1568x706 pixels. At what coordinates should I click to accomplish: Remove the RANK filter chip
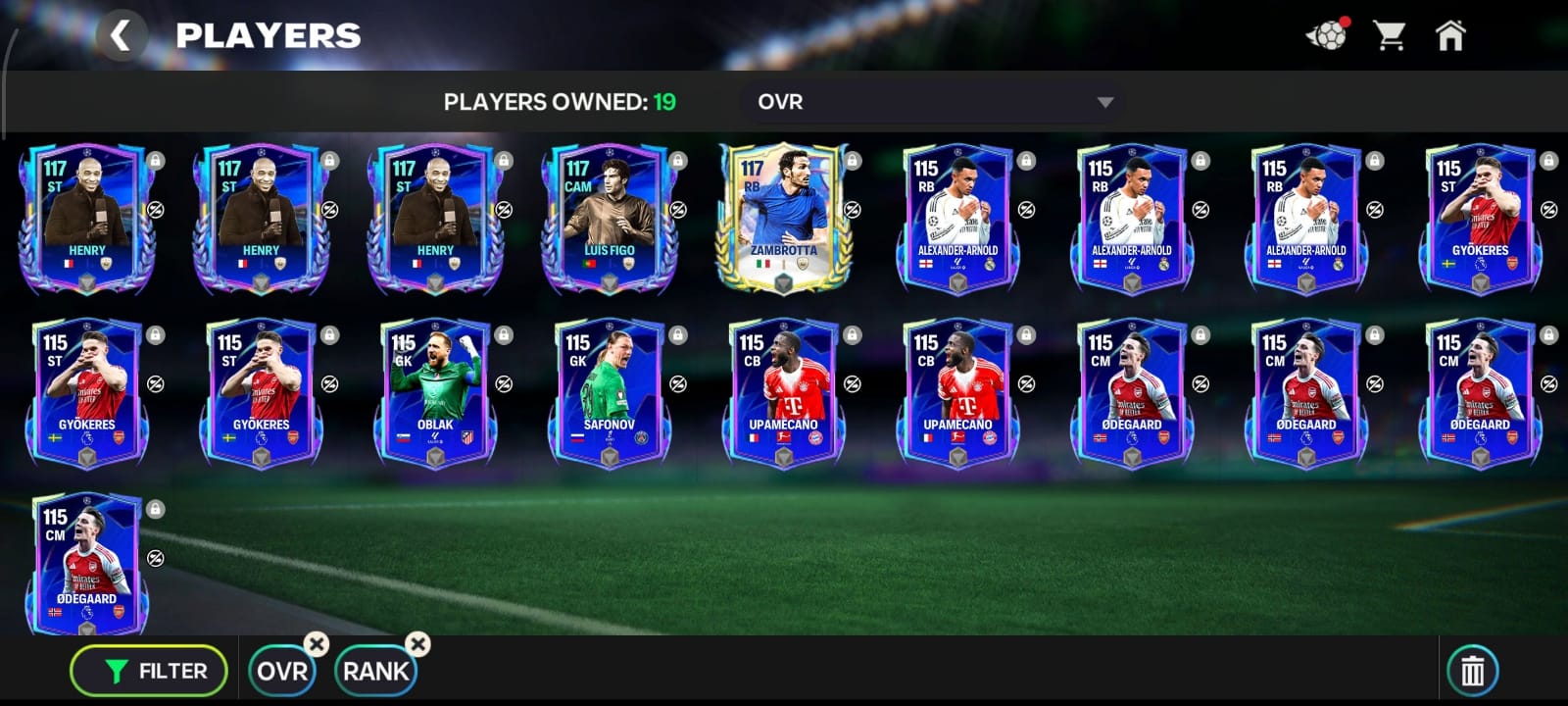[x=418, y=645]
